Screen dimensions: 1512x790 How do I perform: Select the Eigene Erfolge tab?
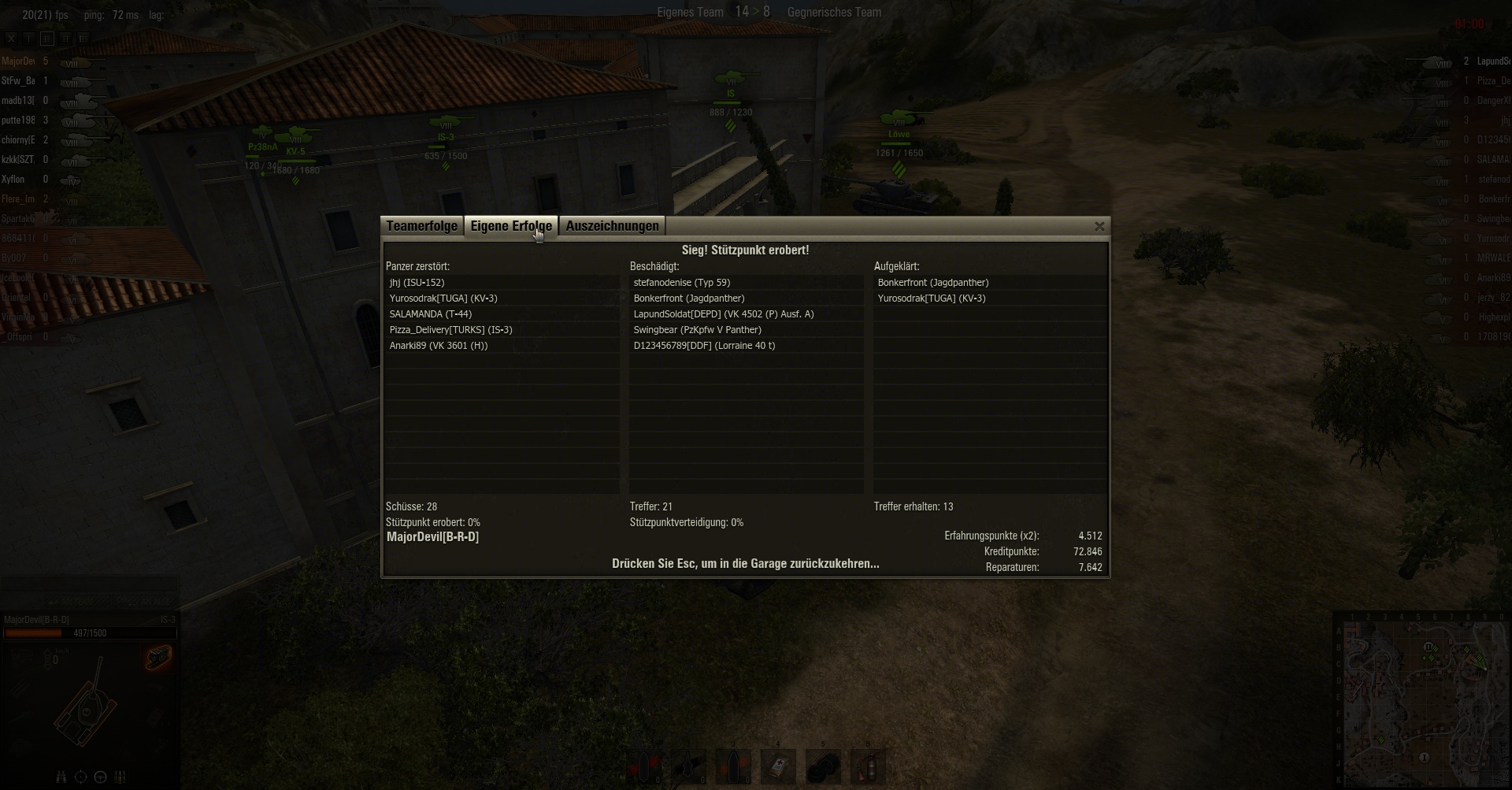tap(511, 227)
